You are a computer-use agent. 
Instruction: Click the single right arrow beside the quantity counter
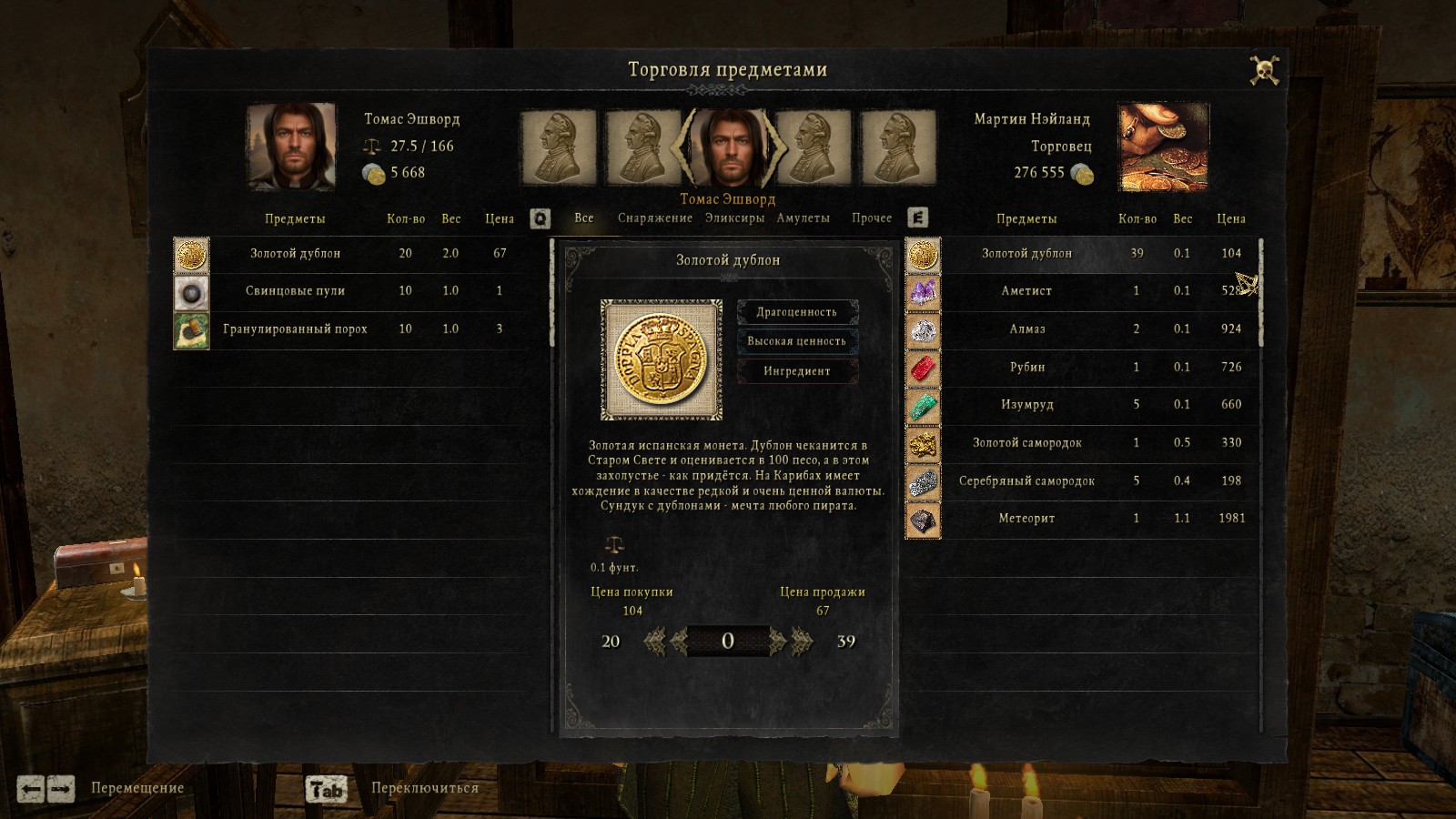pyautogui.click(x=777, y=642)
